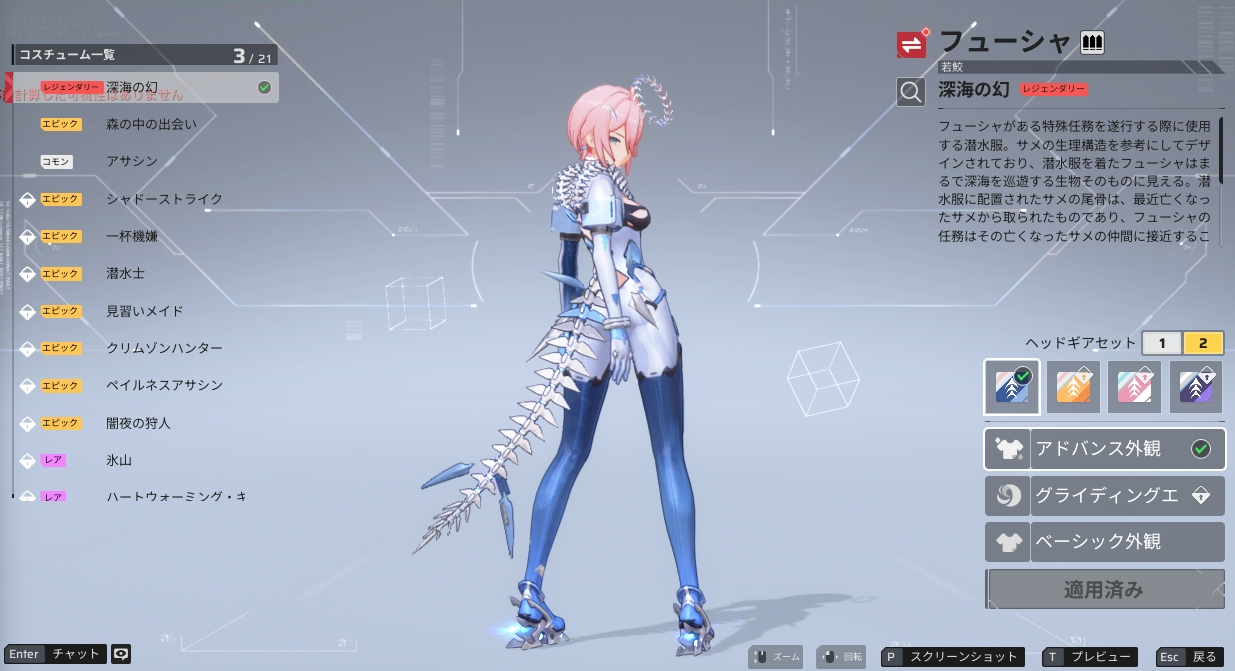Choose the アドバンス外観 appearance option
The image size is (1235, 671).
[x=1104, y=449]
